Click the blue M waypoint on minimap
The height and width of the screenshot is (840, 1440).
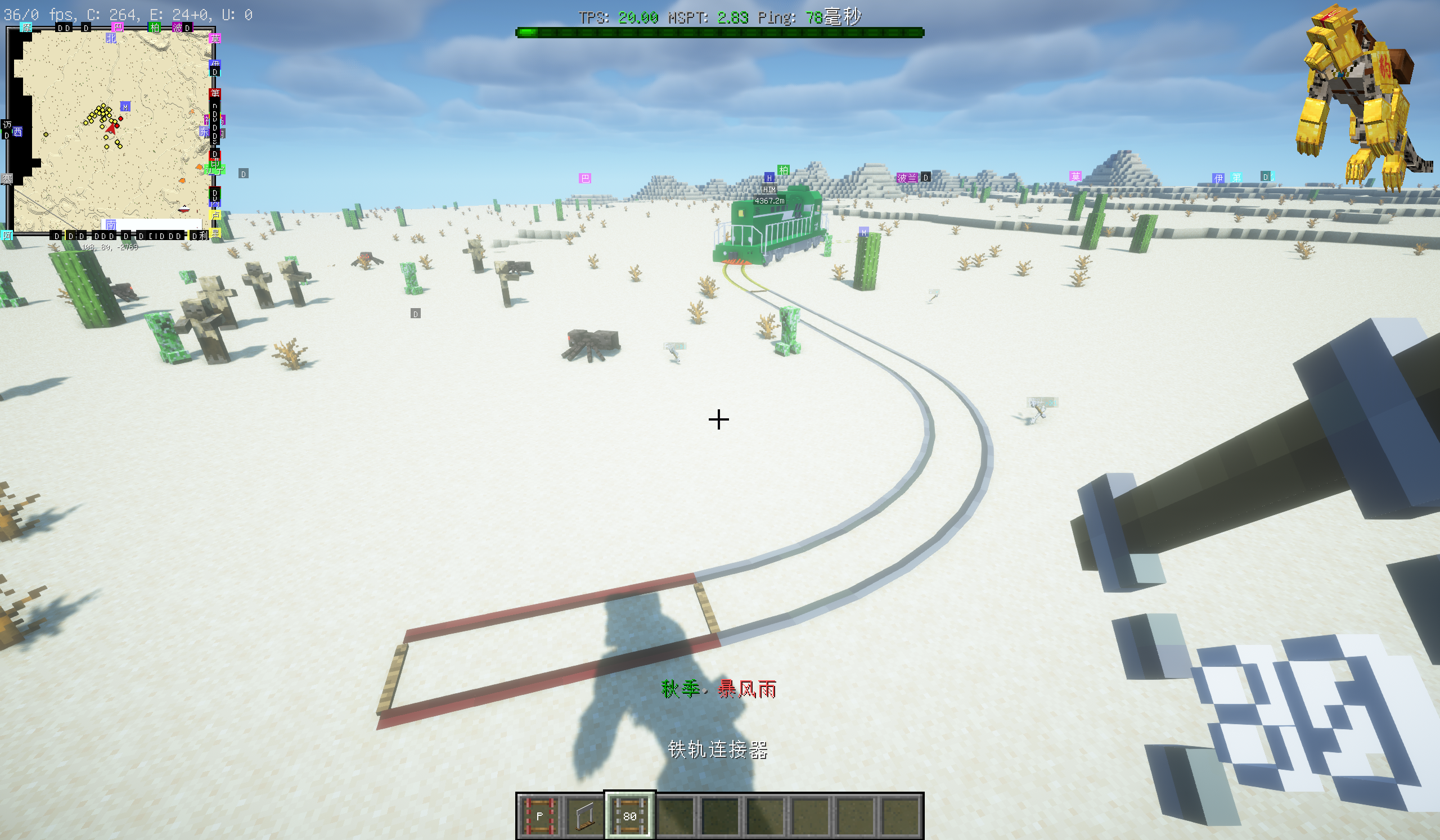125,107
